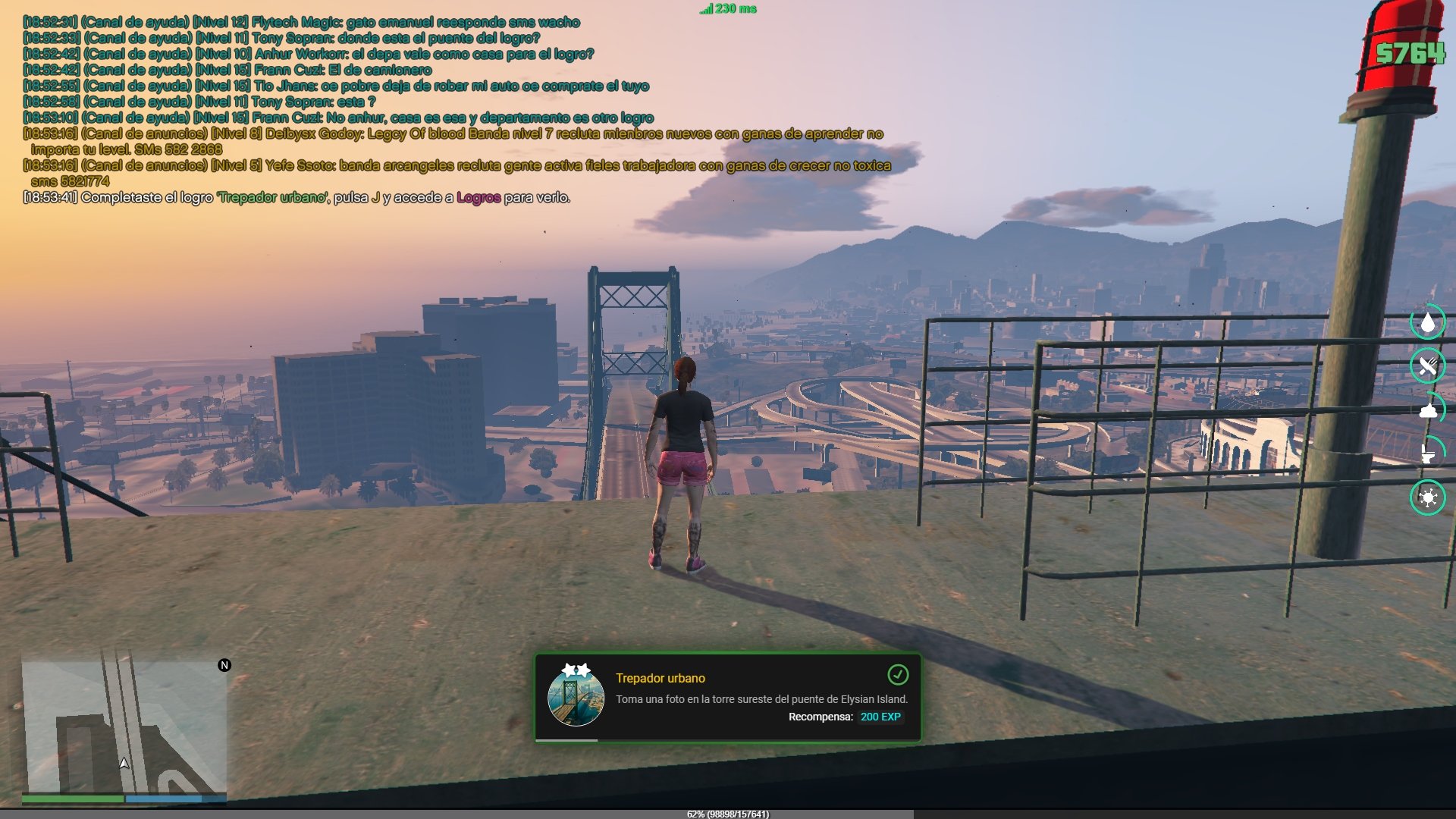Viewport: 1456px width, 819px height.
Task: Click the green checkmark on the achievement popup
Action: [897, 674]
